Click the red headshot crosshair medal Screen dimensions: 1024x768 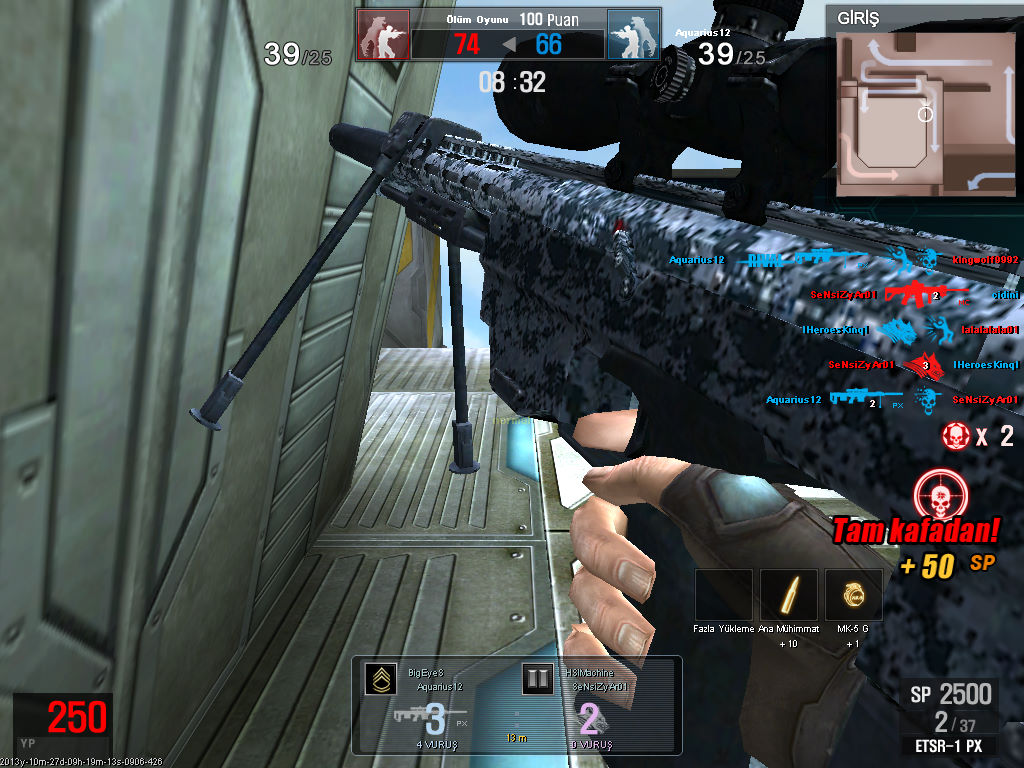coord(938,494)
